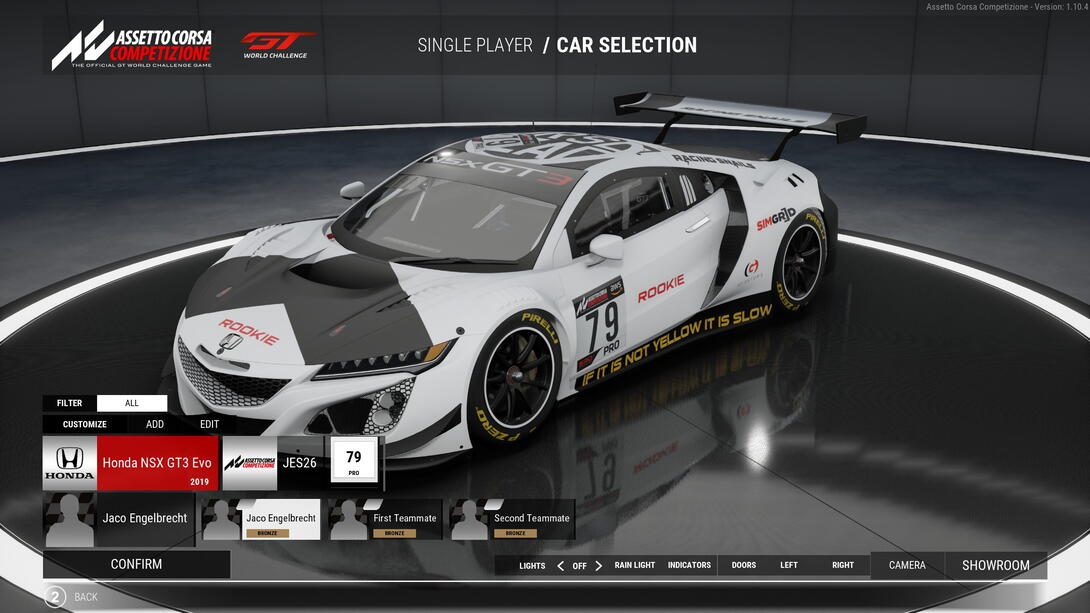Select the Jaco Engelbrecht bronze driver slot
Screen dimensions: 1090x613
pos(261,520)
